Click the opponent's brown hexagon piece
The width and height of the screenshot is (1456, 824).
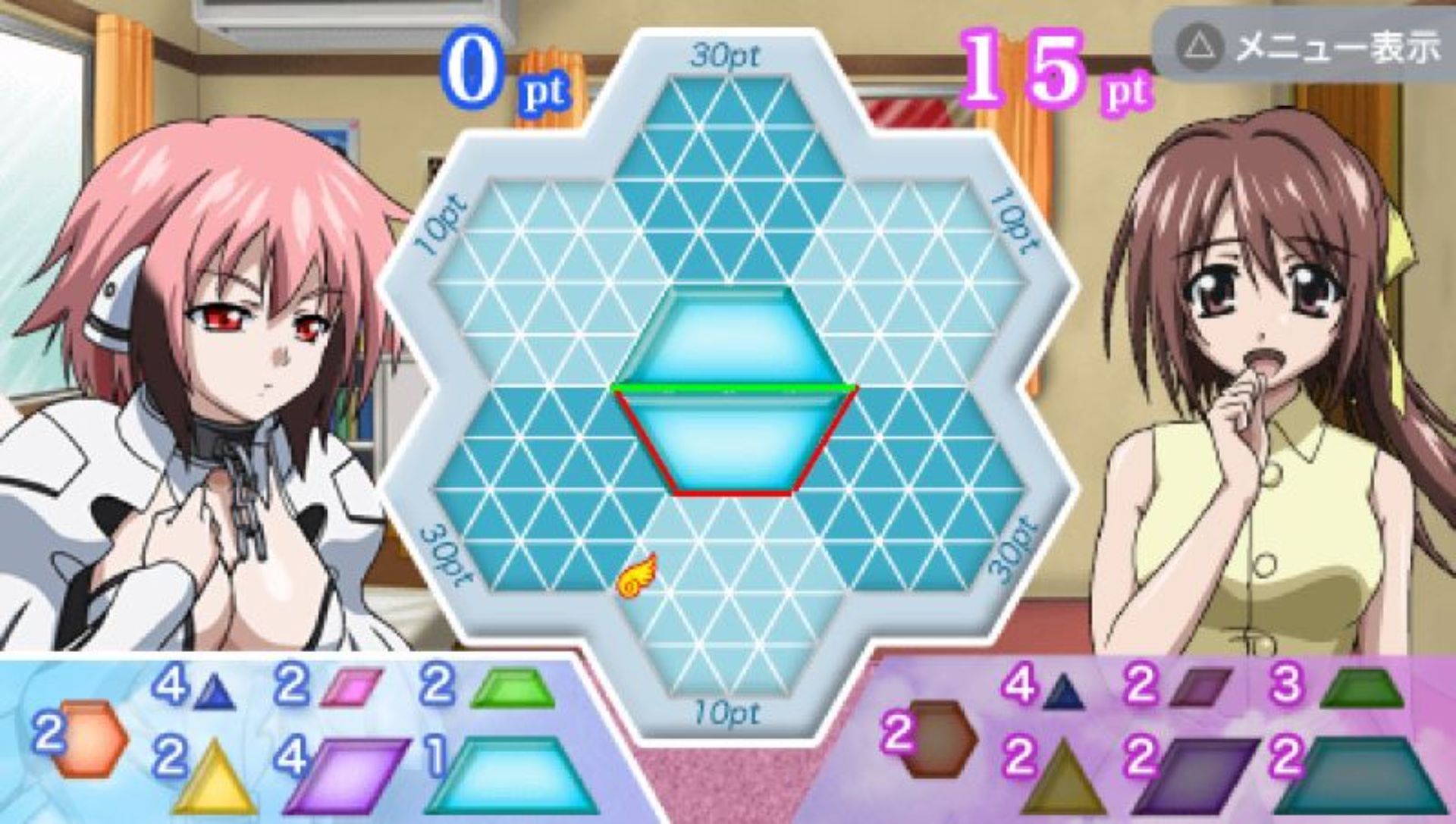(942, 738)
